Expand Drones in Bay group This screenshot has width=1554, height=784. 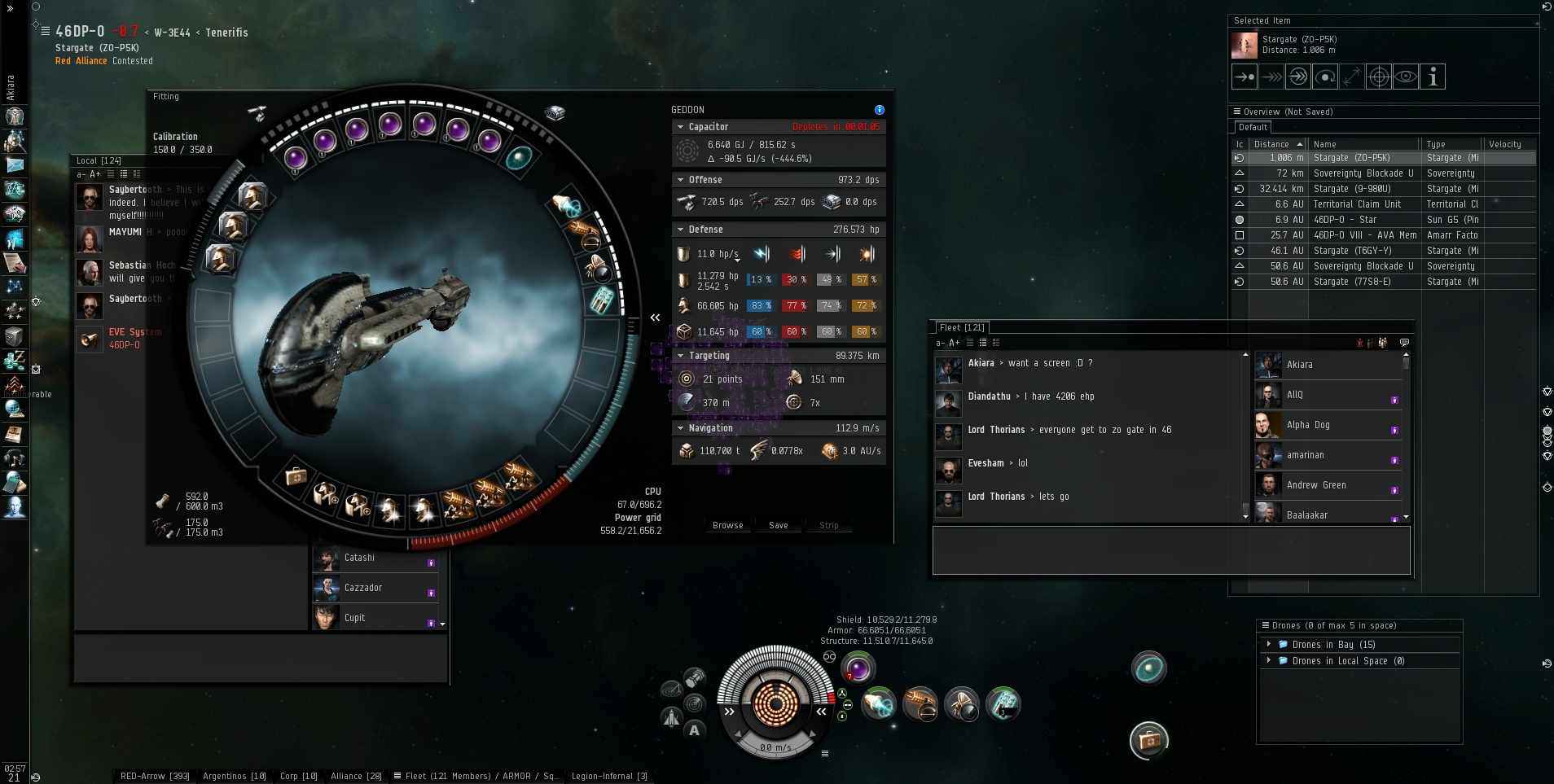coord(1269,645)
